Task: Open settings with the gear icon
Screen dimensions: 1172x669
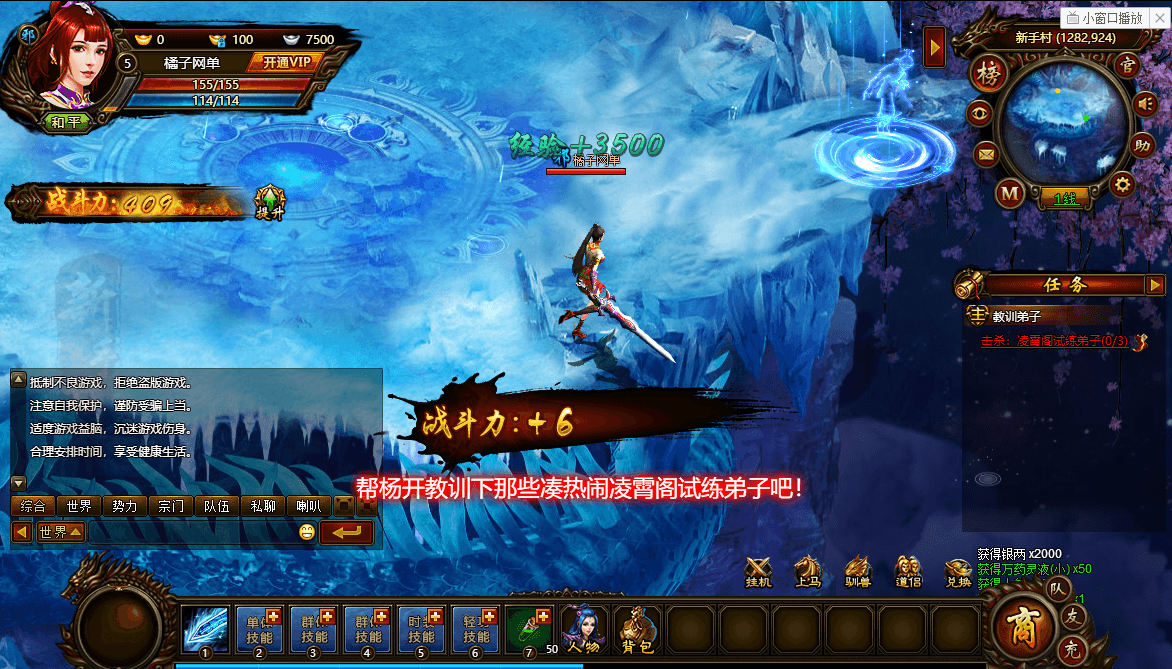Action: click(x=1123, y=184)
